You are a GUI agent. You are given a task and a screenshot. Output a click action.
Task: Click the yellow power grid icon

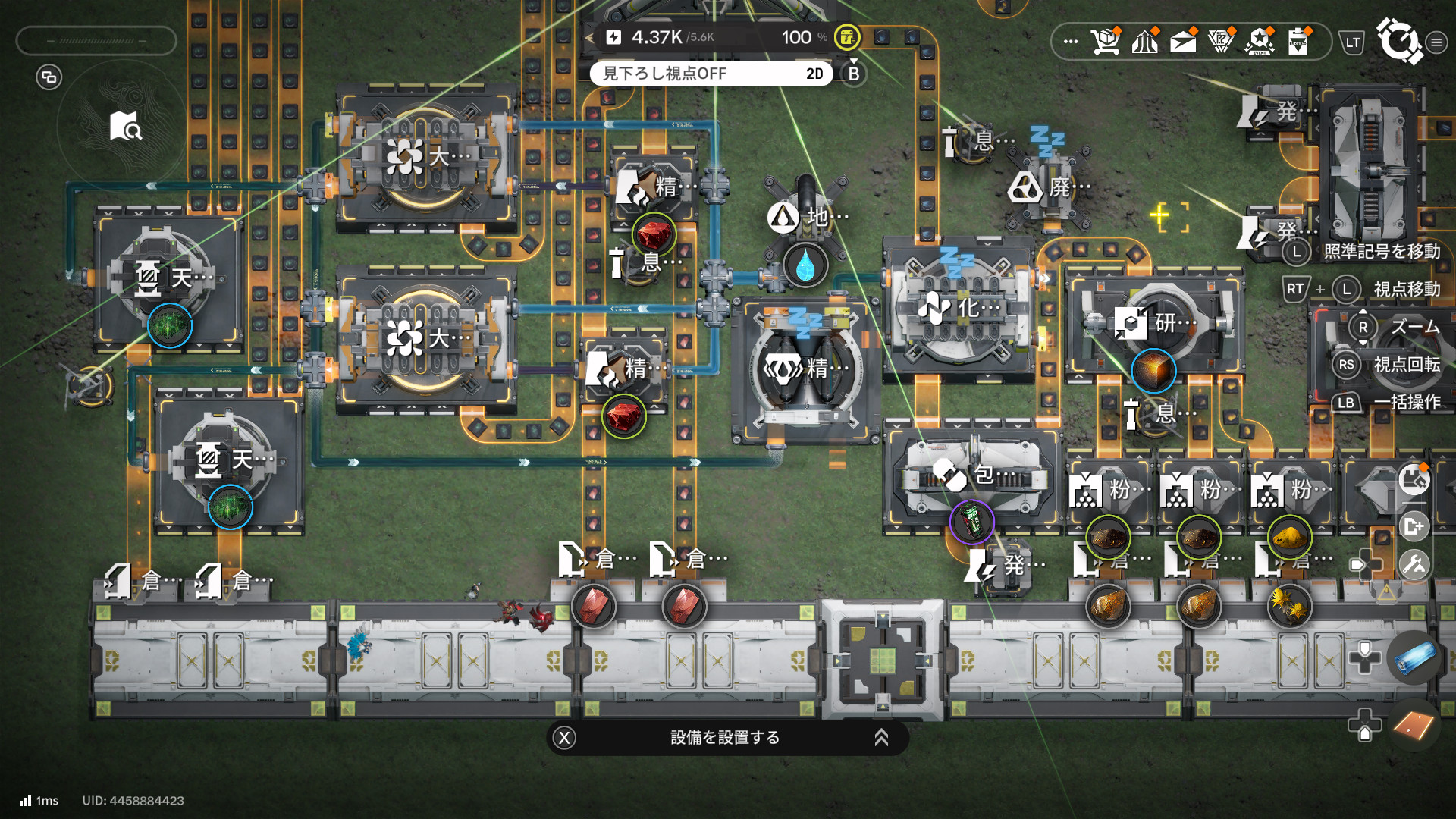click(846, 36)
